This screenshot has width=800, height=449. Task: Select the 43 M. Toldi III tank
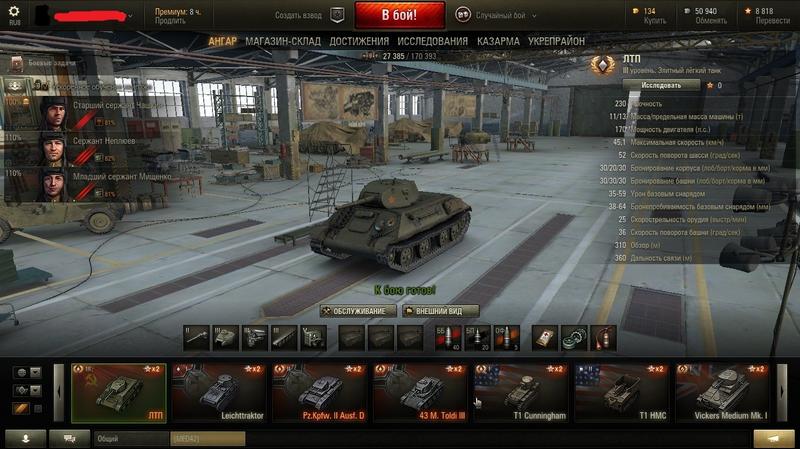click(421, 392)
